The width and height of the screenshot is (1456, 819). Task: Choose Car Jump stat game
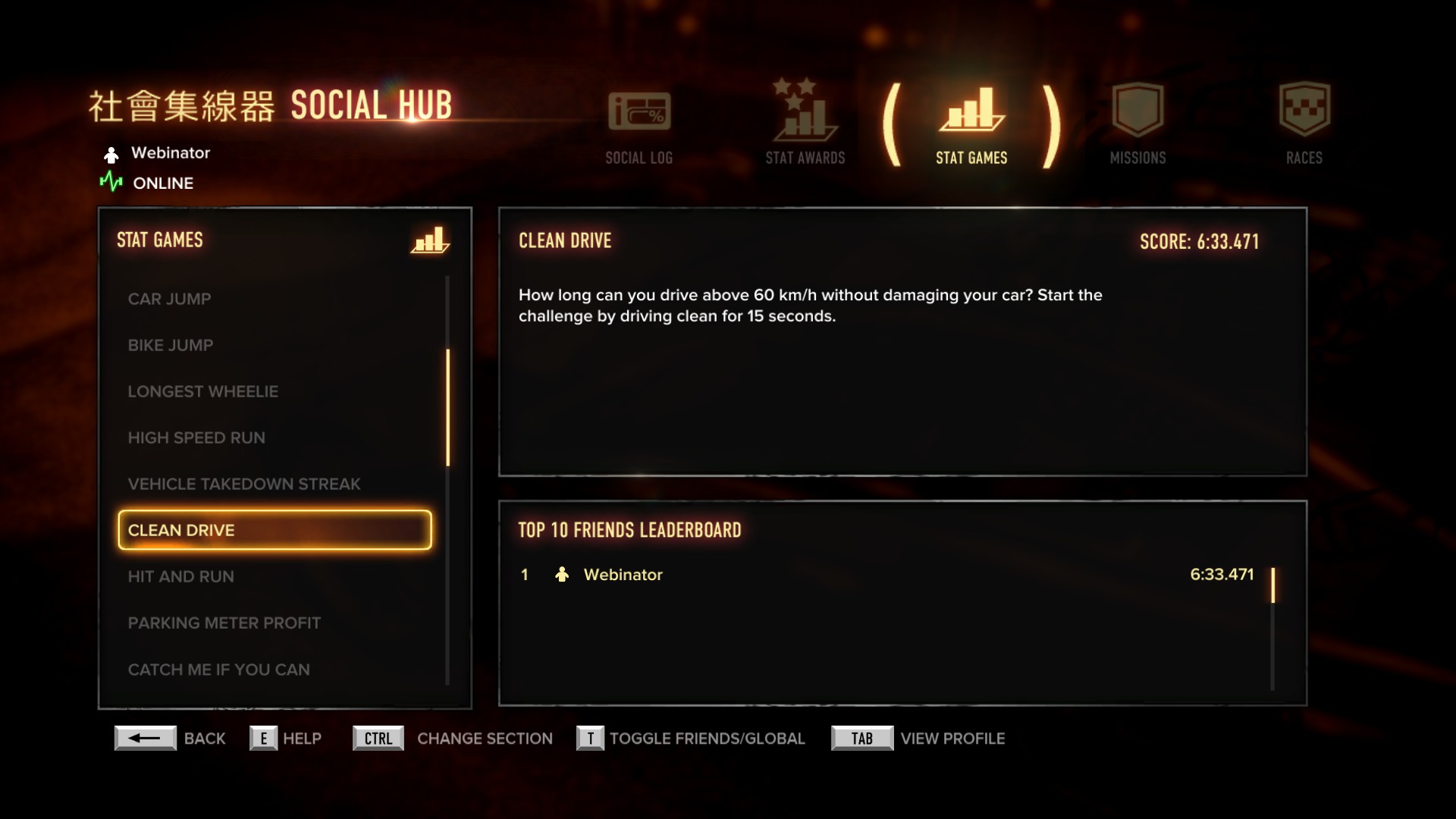[x=169, y=299]
